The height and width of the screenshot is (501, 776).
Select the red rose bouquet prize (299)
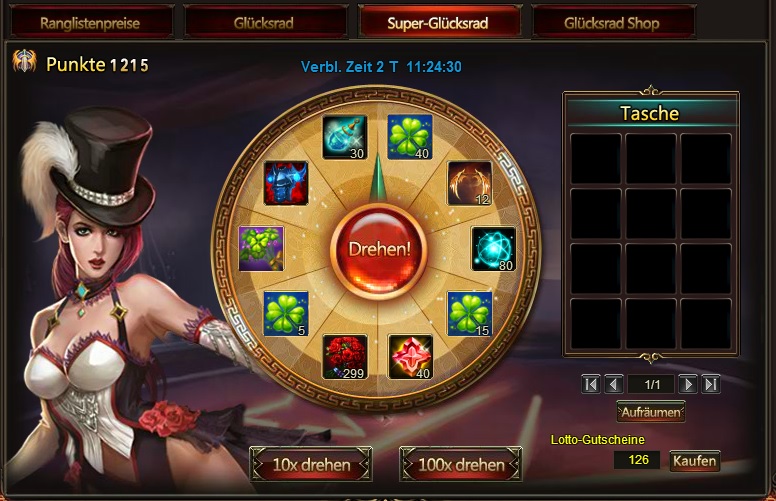pos(344,357)
